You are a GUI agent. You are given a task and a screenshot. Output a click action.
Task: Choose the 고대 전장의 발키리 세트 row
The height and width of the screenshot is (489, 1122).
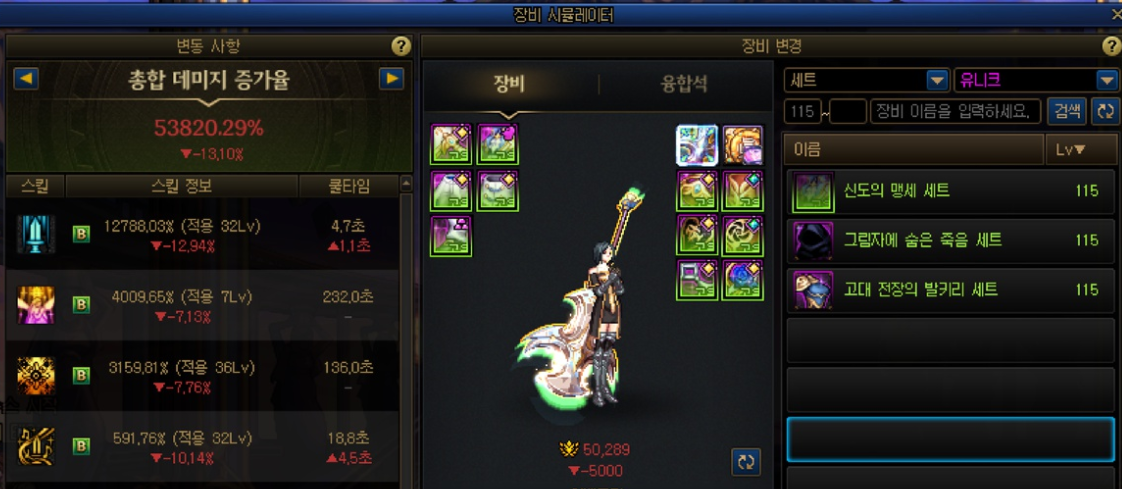click(950, 290)
